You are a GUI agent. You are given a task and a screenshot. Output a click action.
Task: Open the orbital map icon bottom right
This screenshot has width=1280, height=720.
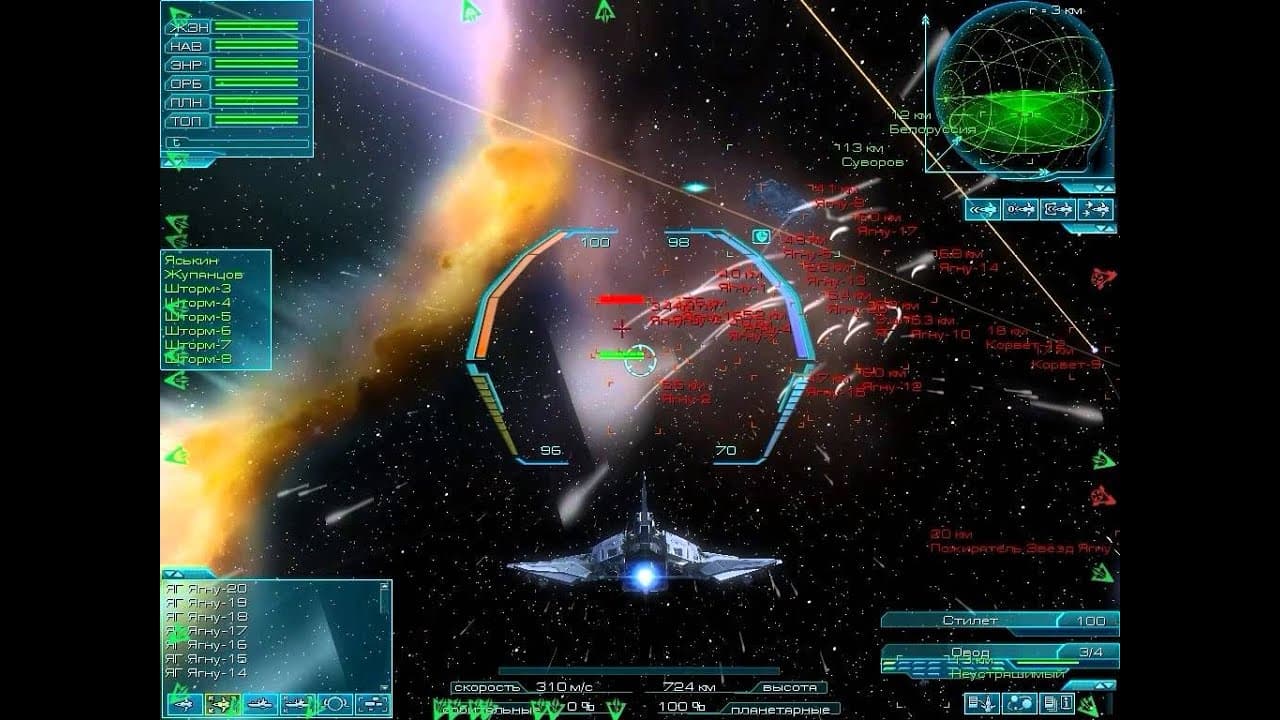[1019, 704]
